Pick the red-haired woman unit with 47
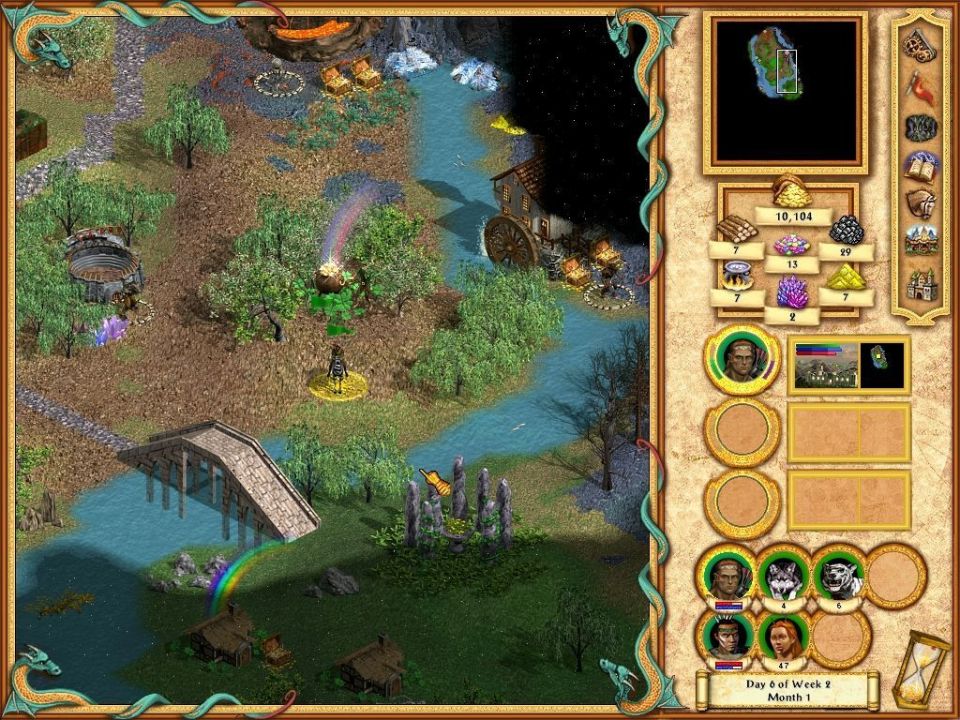The width and height of the screenshot is (960, 720). [x=782, y=635]
